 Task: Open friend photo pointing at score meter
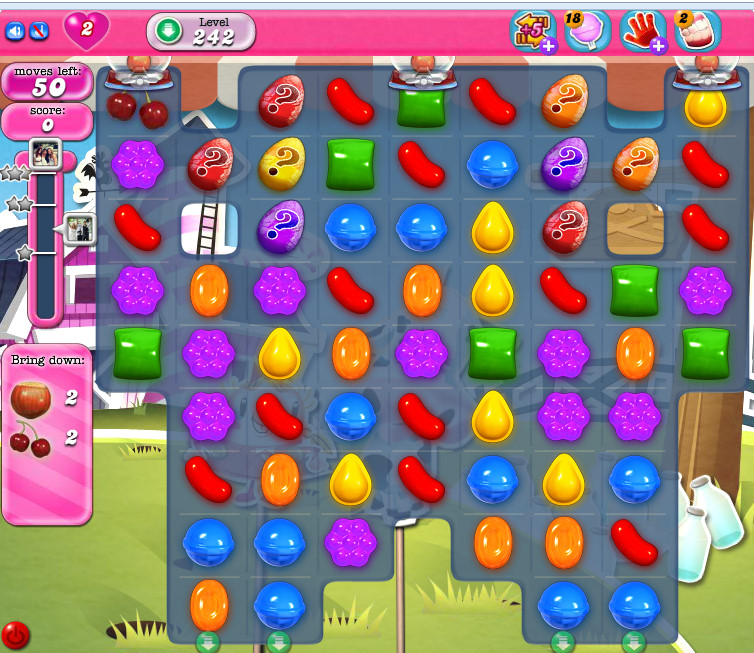point(79,228)
